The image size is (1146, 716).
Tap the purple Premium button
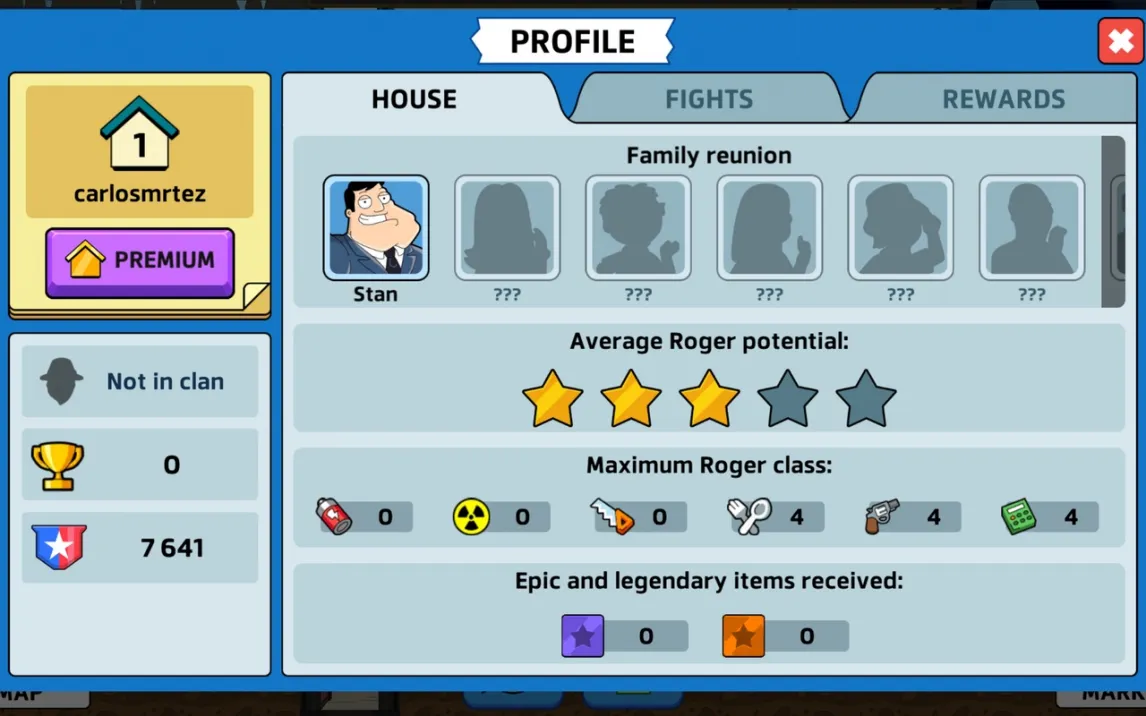pos(140,261)
